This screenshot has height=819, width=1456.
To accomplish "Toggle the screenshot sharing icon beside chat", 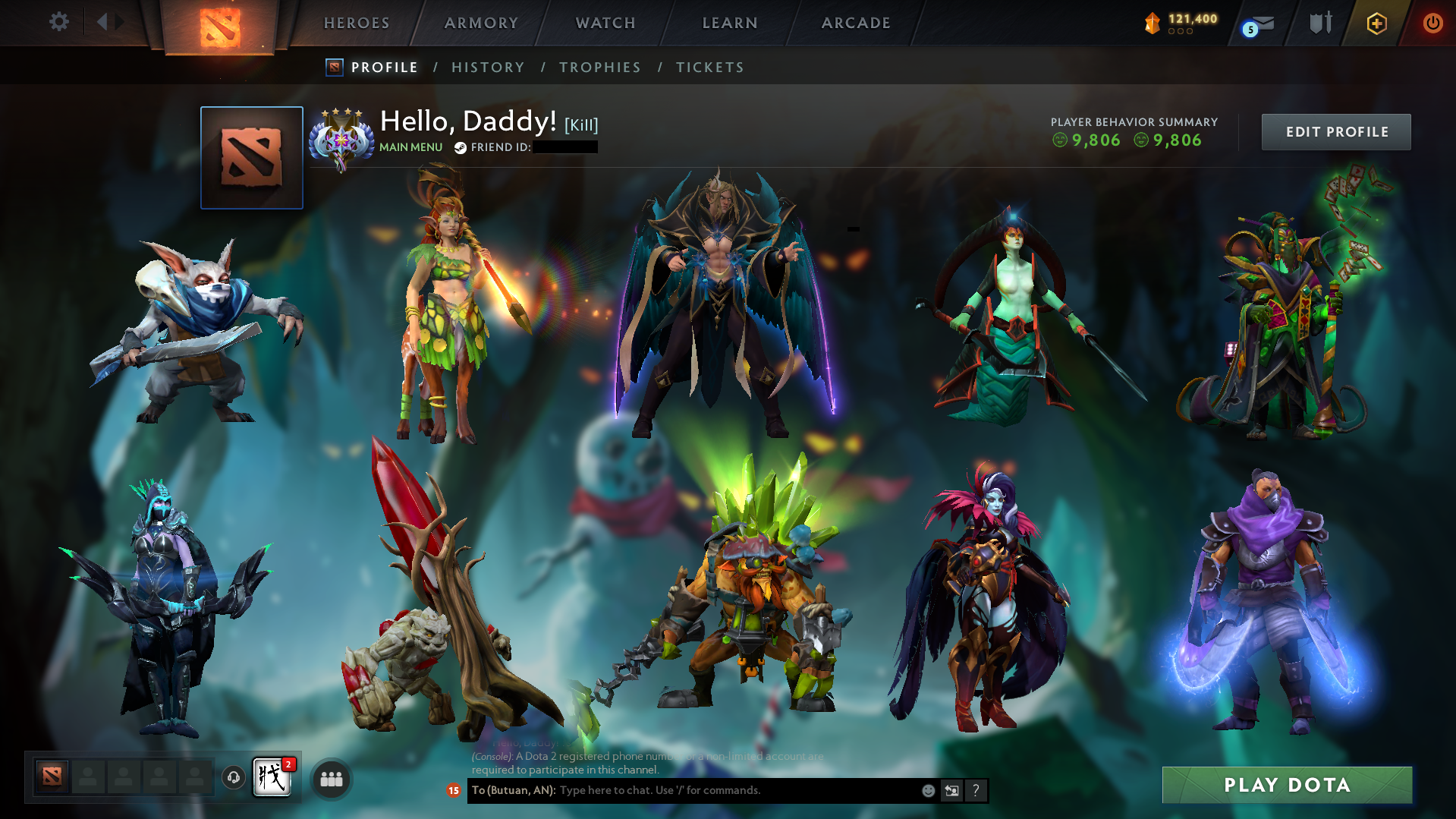I will click(952, 790).
